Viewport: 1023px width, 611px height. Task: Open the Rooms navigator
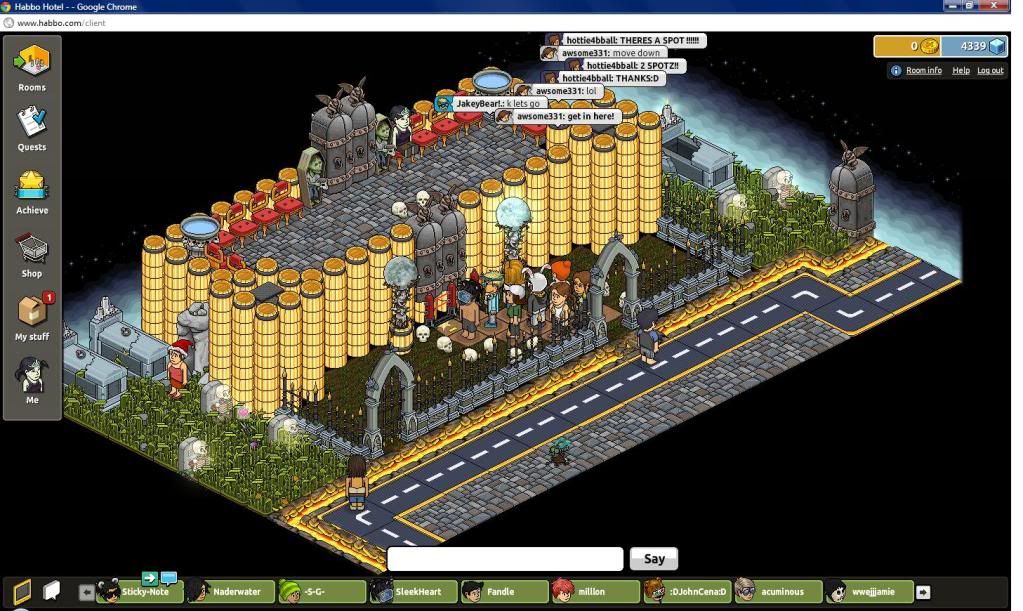[x=32, y=67]
